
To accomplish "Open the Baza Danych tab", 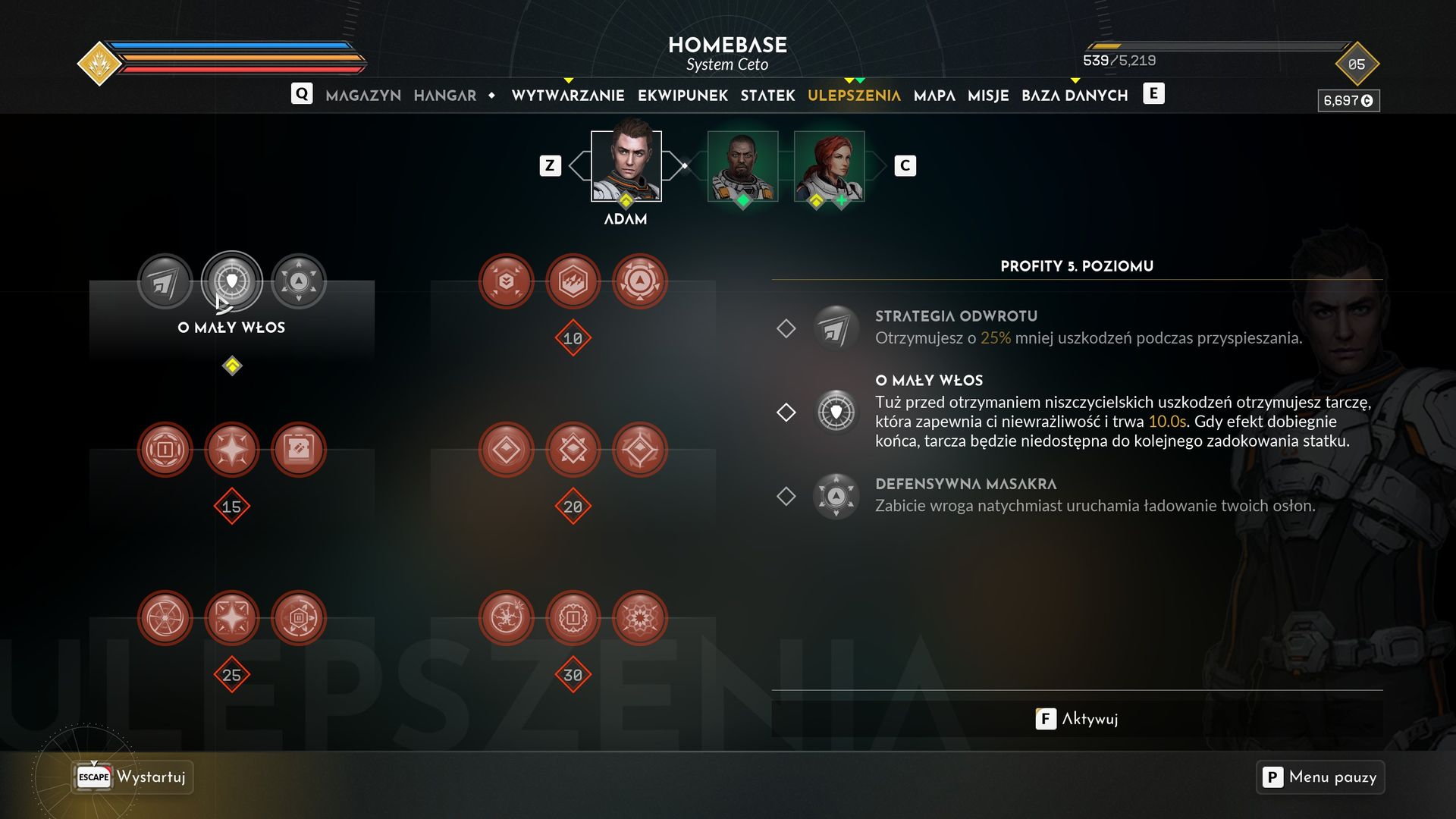I will 1075,96.
